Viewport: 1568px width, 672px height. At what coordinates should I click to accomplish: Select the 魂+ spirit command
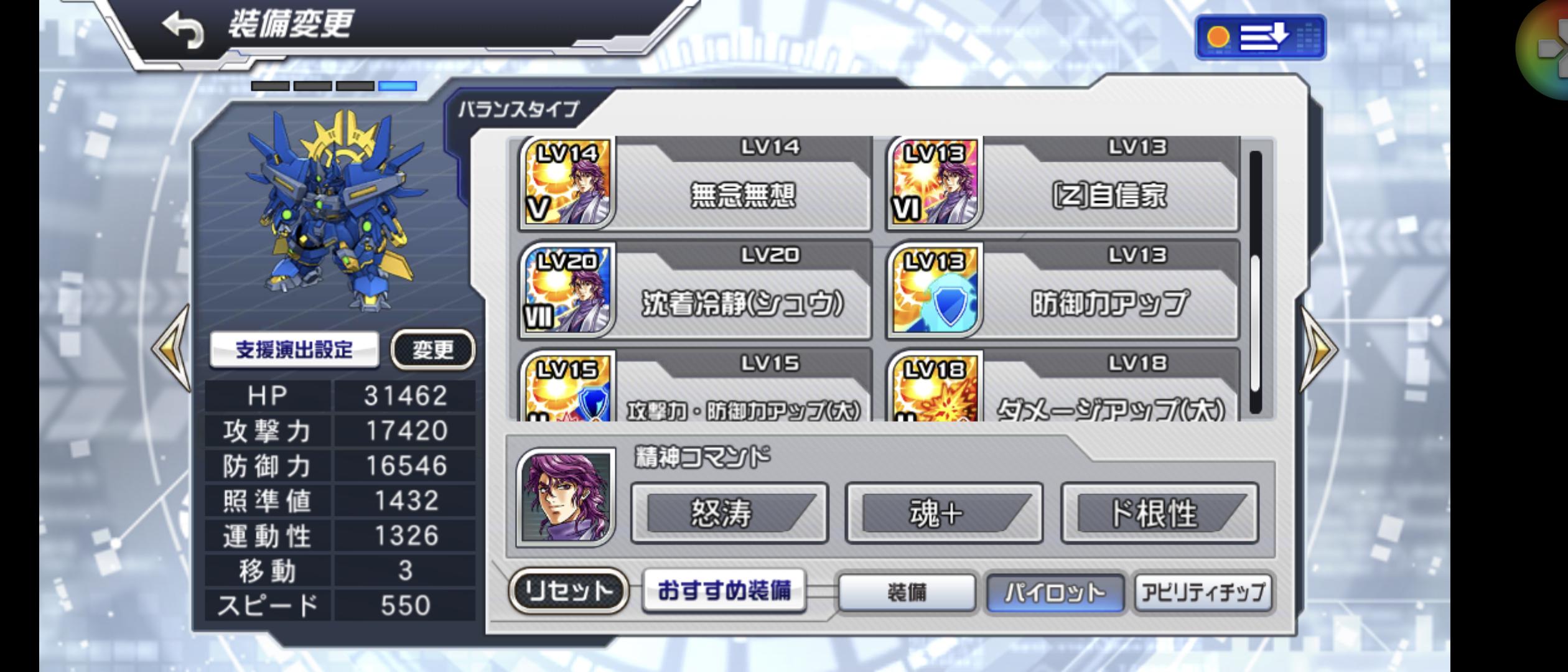[943, 513]
